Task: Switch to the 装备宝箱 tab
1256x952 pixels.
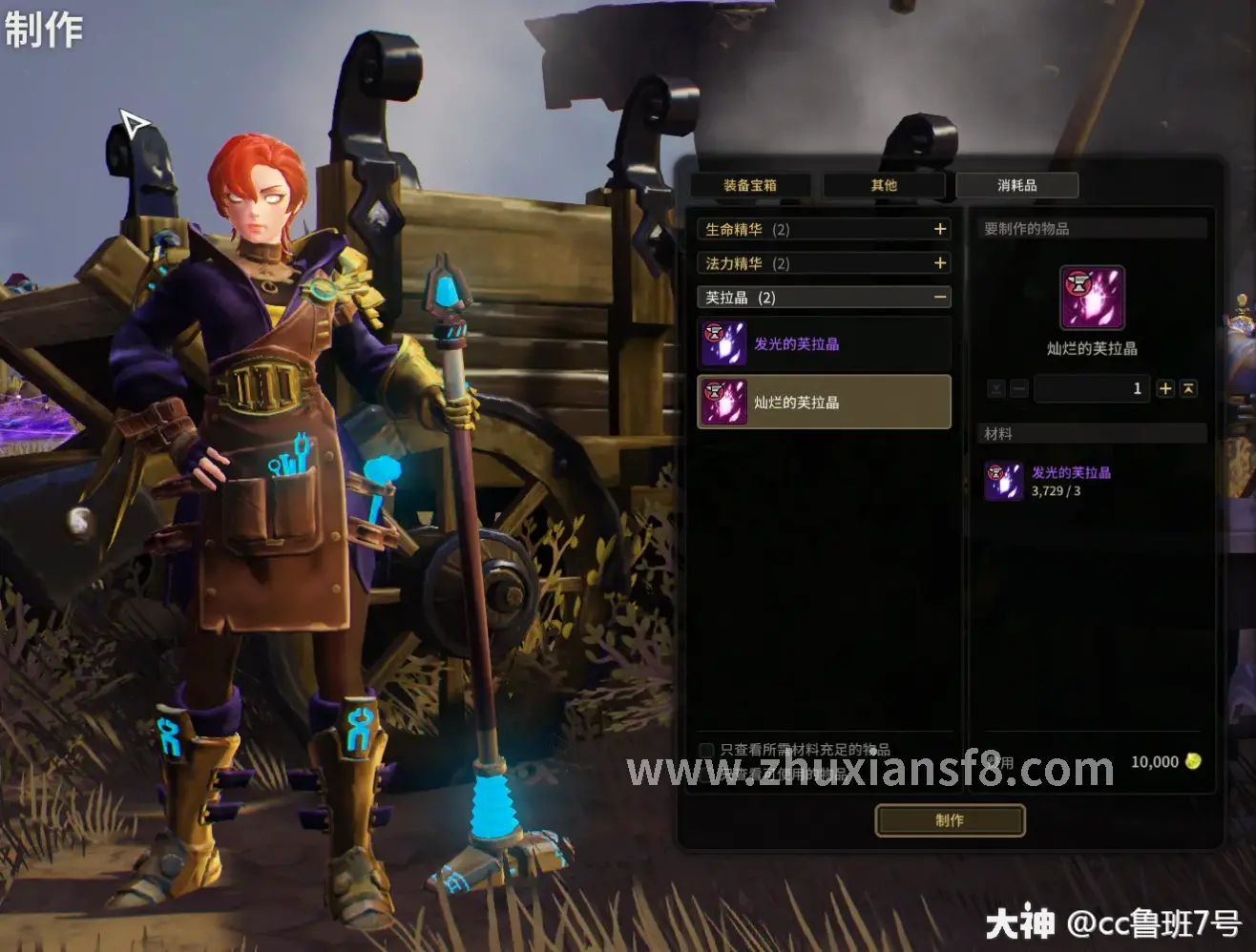Action: click(x=750, y=185)
